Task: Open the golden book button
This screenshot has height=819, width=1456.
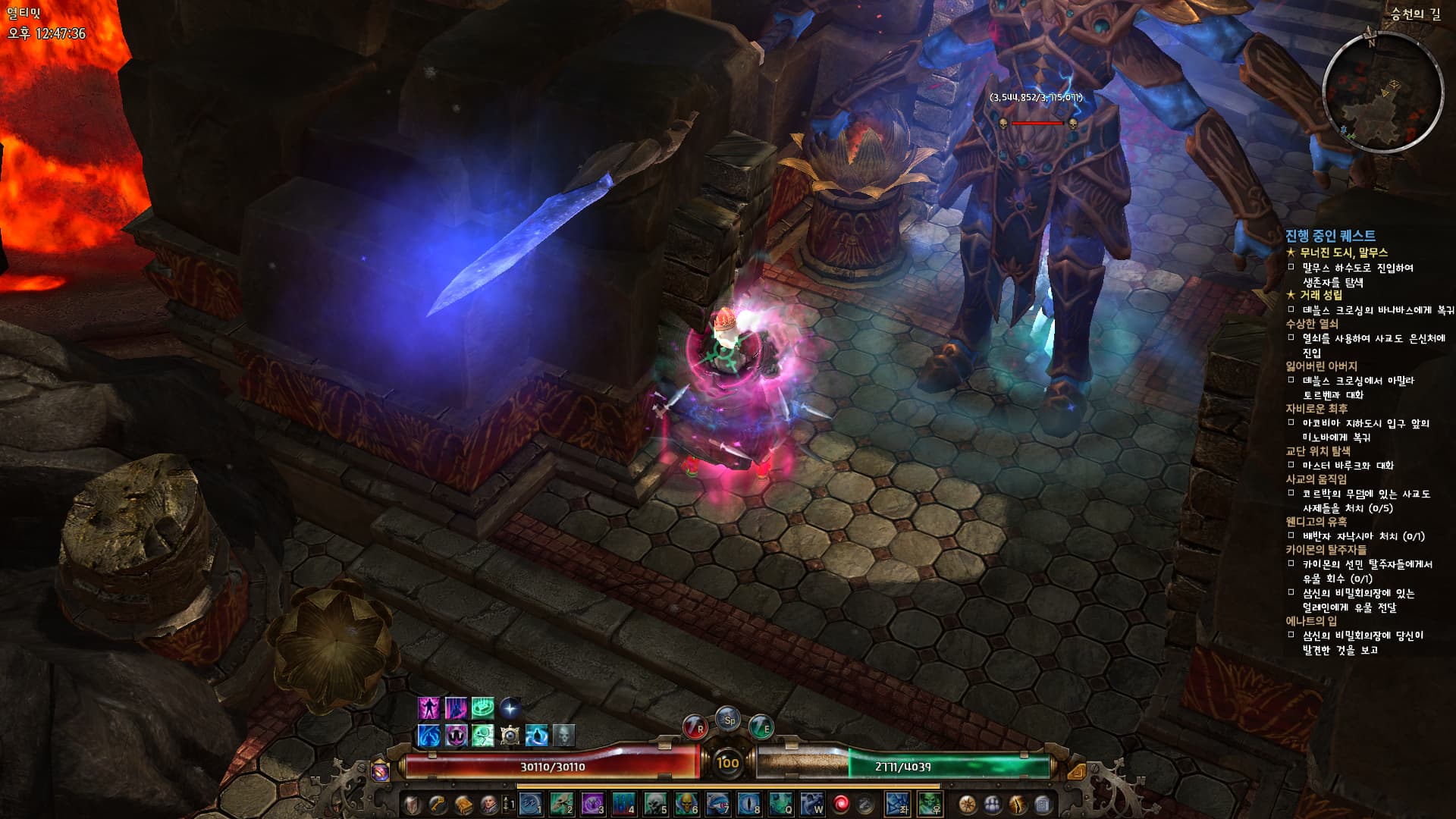Action: pyautogui.click(x=463, y=804)
